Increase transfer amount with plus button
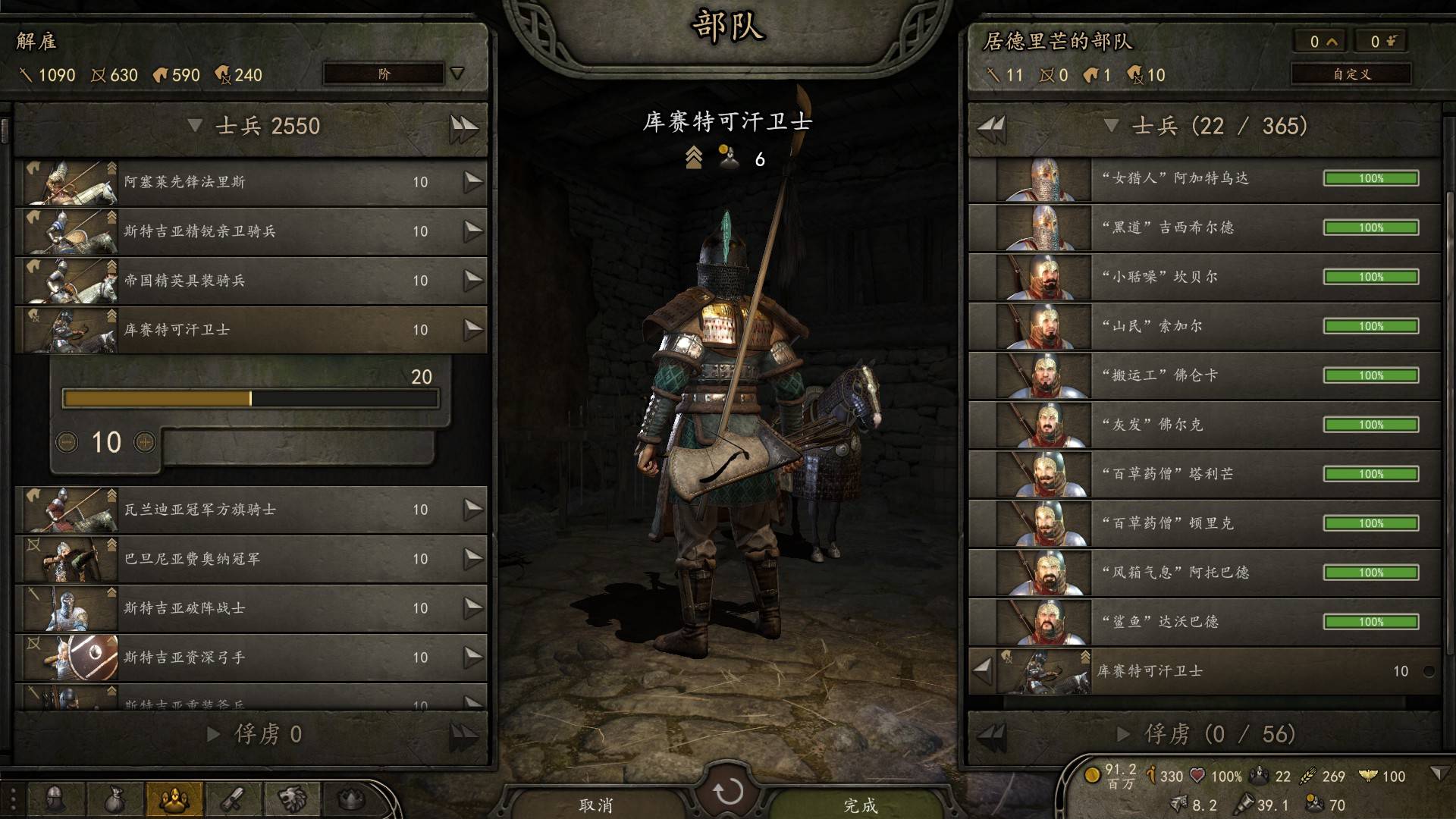This screenshot has height=819, width=1456. 144,442
